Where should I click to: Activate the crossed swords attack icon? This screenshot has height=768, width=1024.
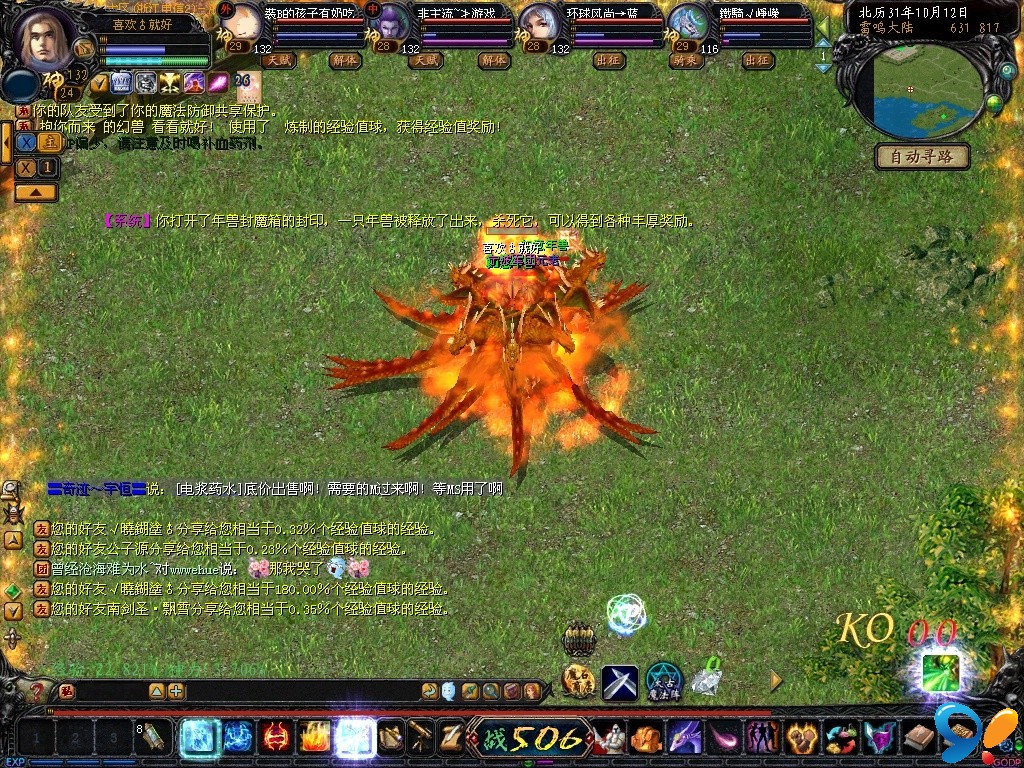click(x=620, y=682)
